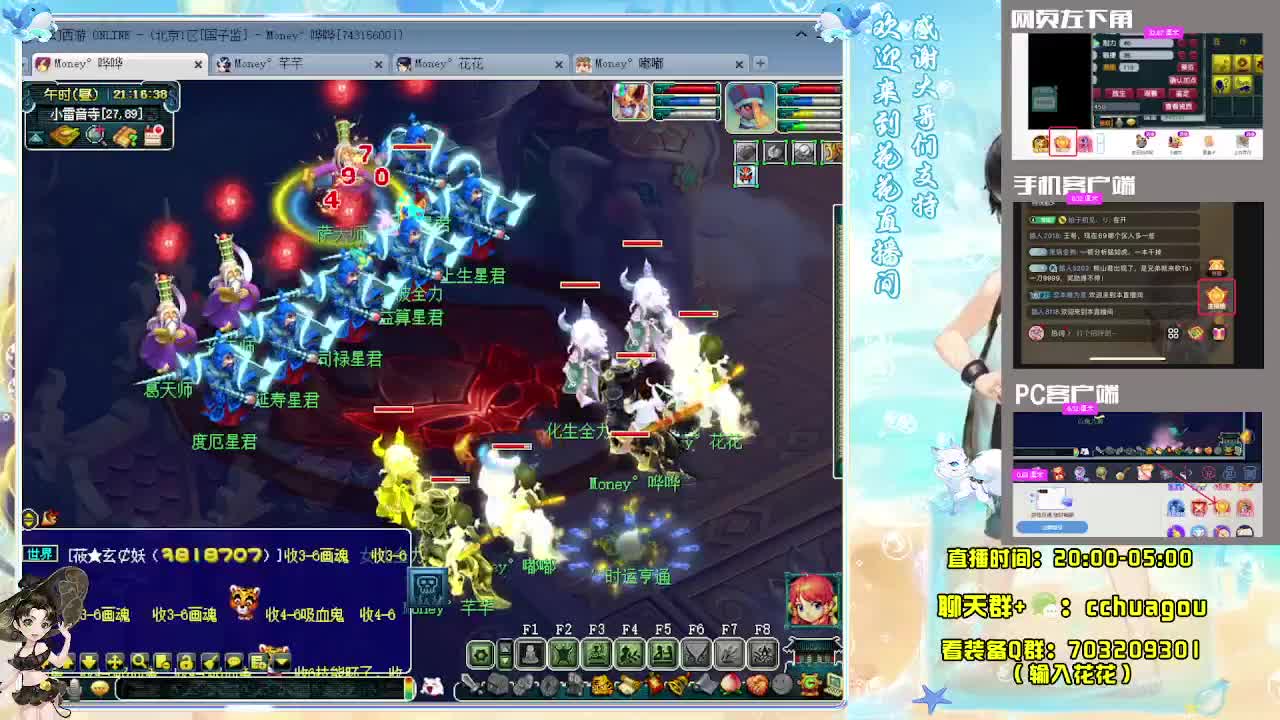1280x720 pixels.
Task: Open the gear settings icon on the skill bar
Action: click(481, 653)
